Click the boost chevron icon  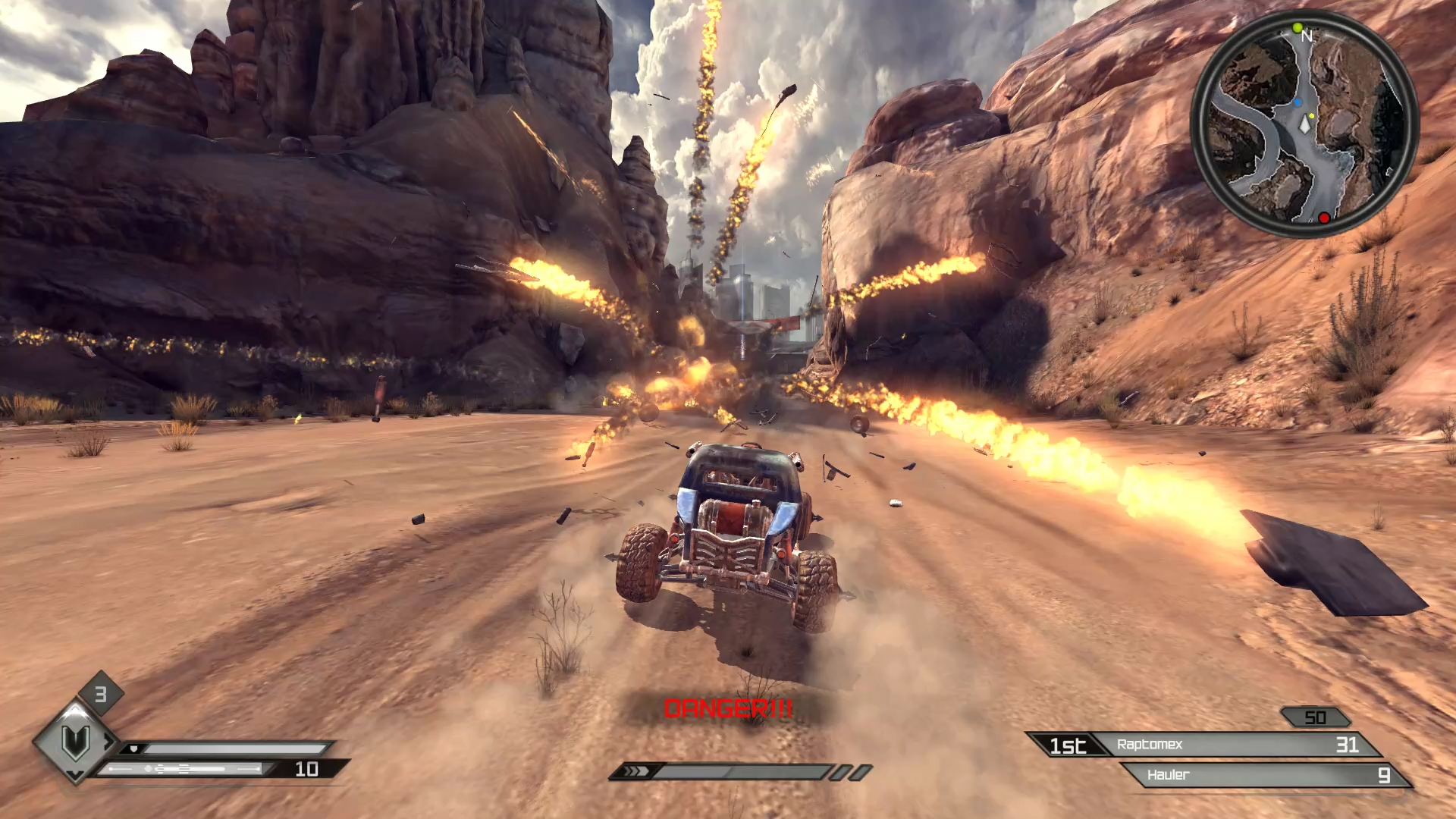pyautogui.click(x=635, y=771)
